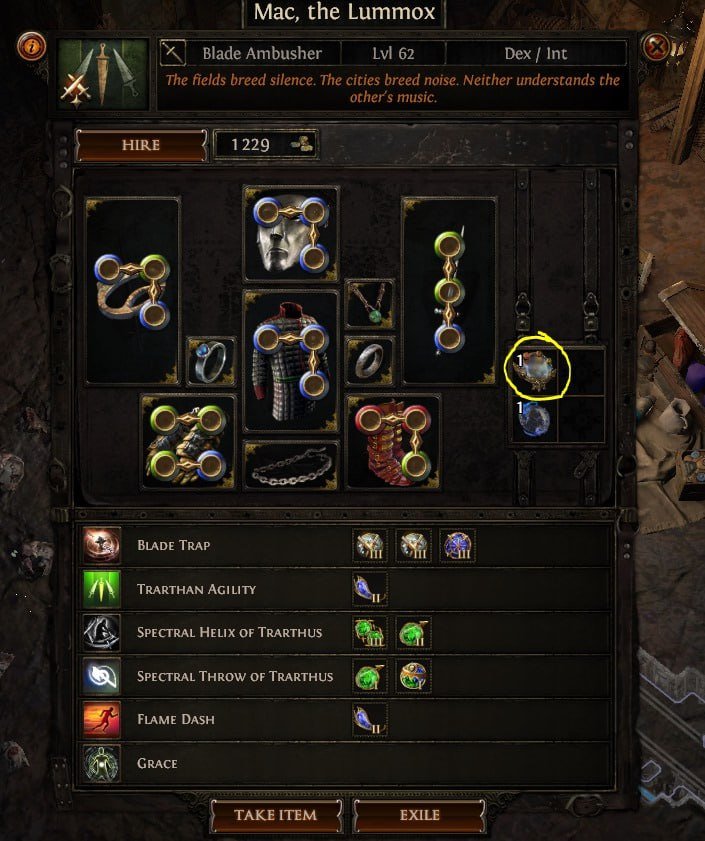Image resolution: width=705 pixels, height=841 pixels.
Task: Close the mercenary panel
Action: (656, 47)
